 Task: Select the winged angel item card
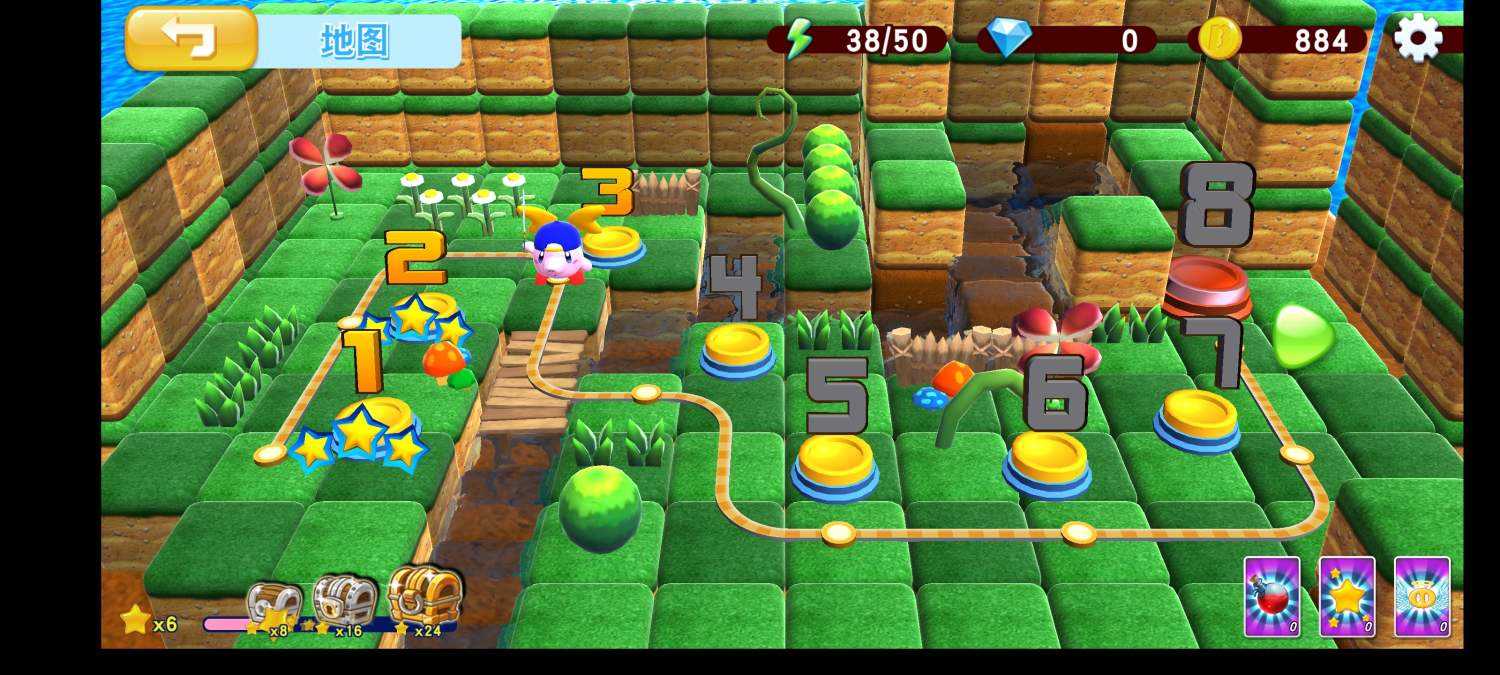(1422, 597)
